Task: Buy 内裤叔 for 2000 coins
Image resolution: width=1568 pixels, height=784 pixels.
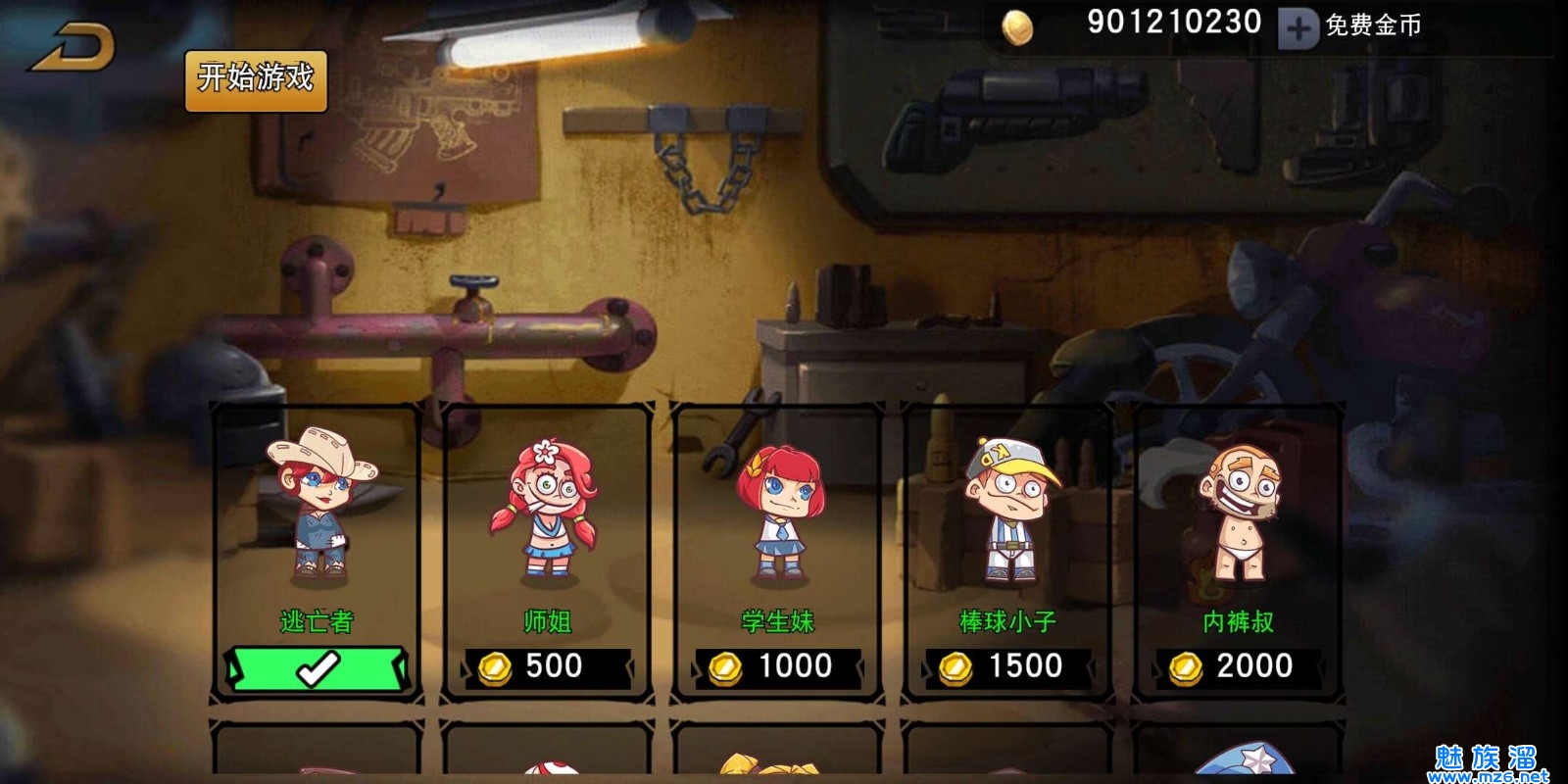Action: [x=1239, y=667]
